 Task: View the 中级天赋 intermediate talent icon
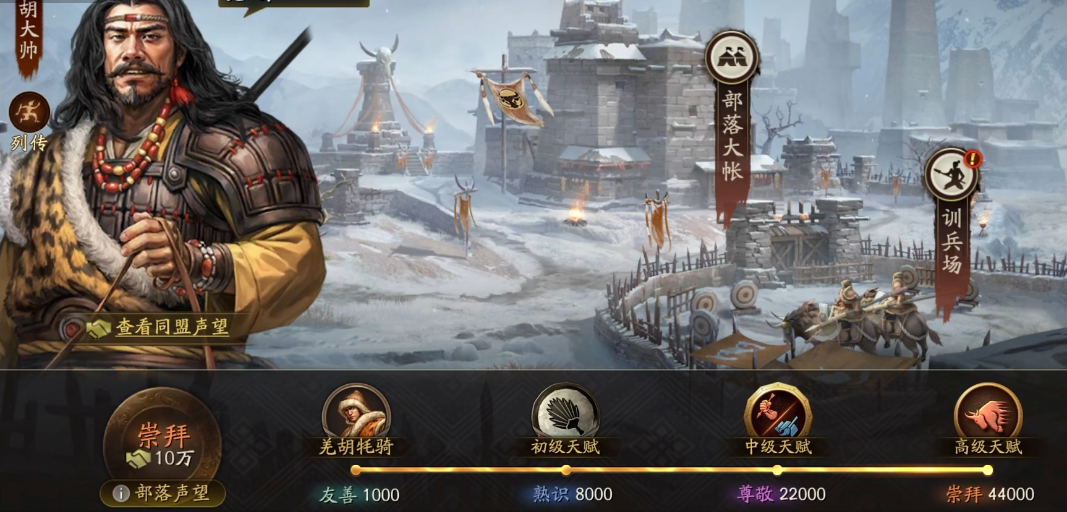pyautogui.click(x=777, y=412)
